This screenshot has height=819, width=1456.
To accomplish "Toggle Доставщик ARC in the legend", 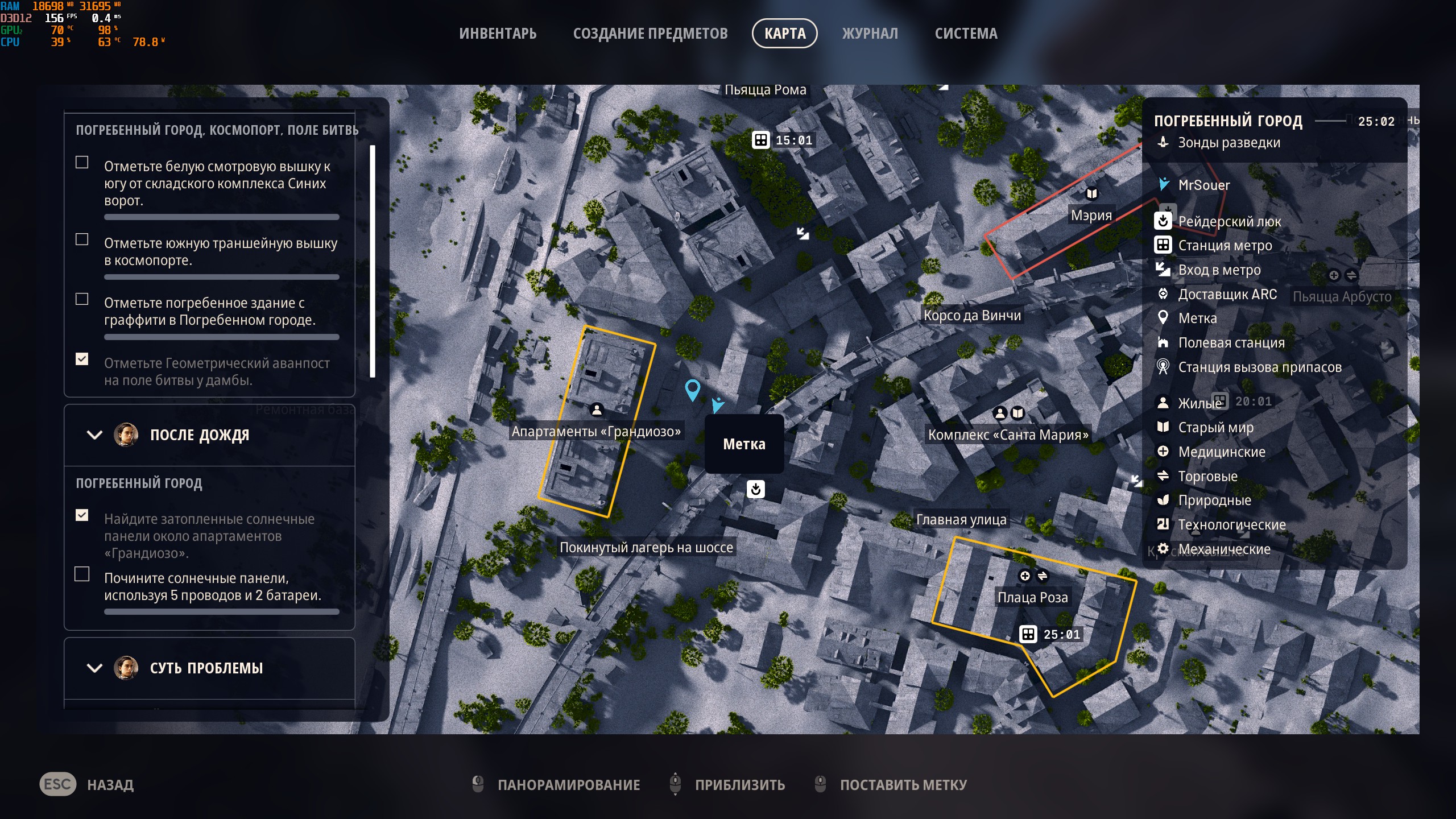I will coord(1227,295).
